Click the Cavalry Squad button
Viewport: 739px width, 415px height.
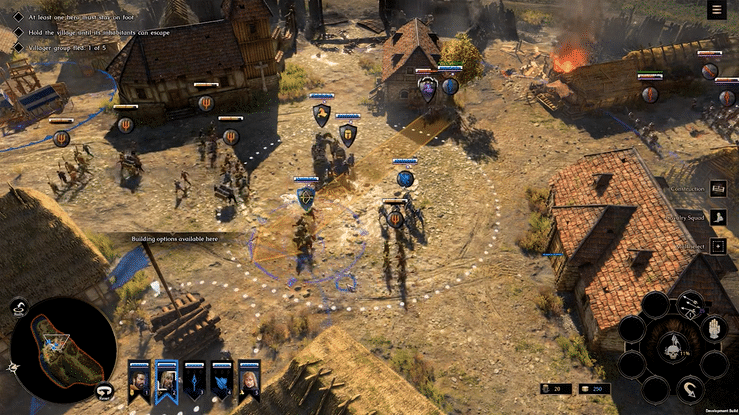[718, 217]
